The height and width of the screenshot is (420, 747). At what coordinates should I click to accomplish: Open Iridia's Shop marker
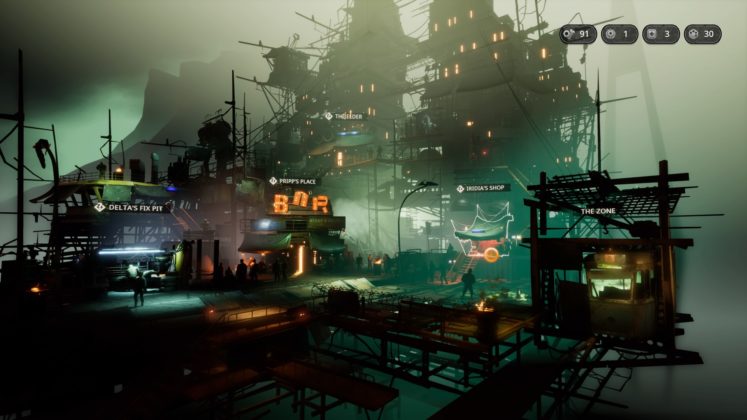483,188
